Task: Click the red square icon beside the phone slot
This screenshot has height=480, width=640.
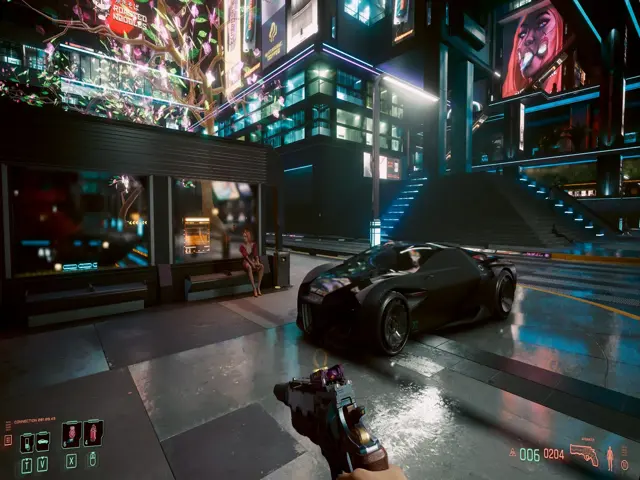Action: click(9, 440)
